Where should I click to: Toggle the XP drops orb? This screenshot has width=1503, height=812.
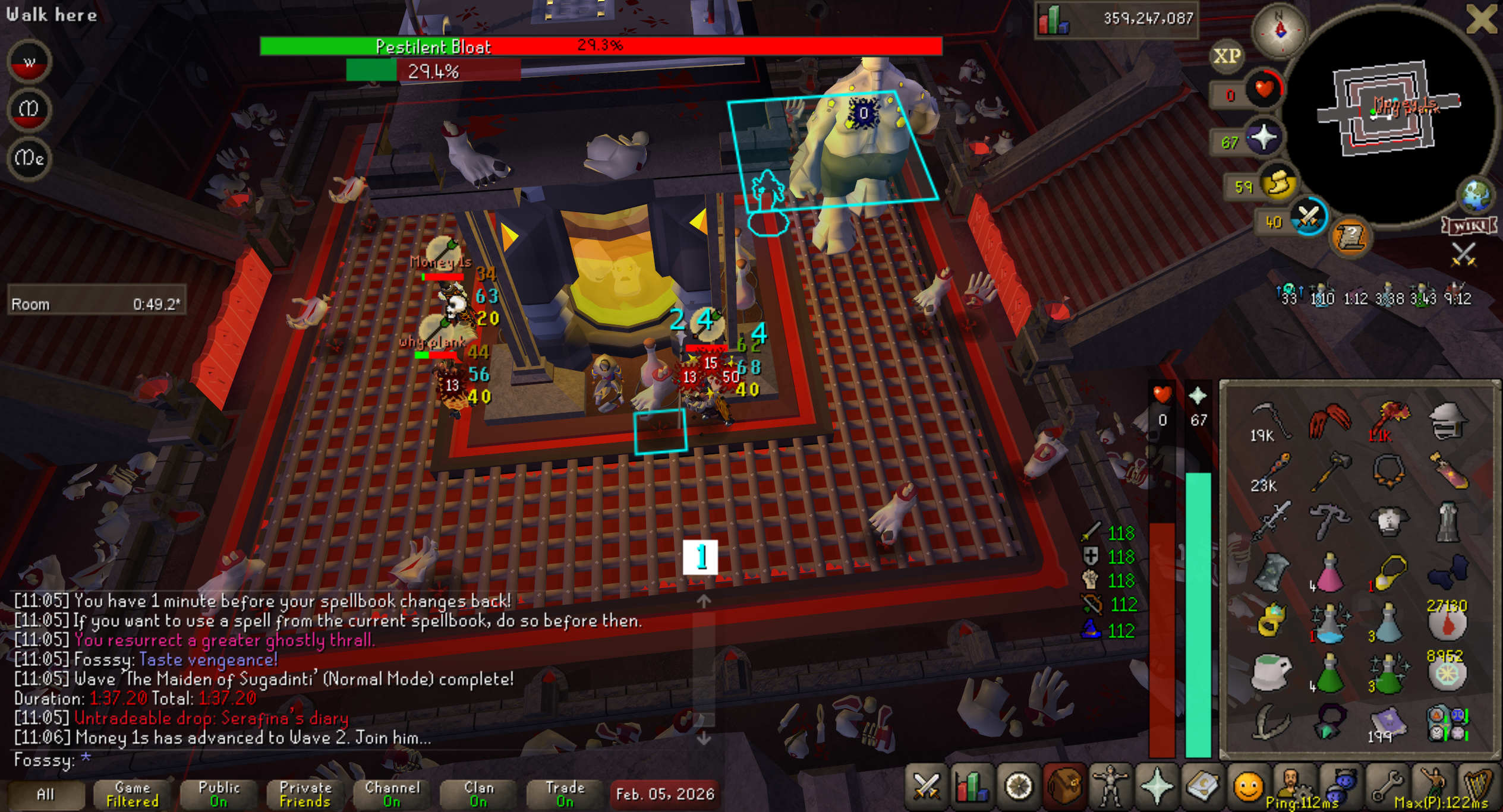[1227, 56]
